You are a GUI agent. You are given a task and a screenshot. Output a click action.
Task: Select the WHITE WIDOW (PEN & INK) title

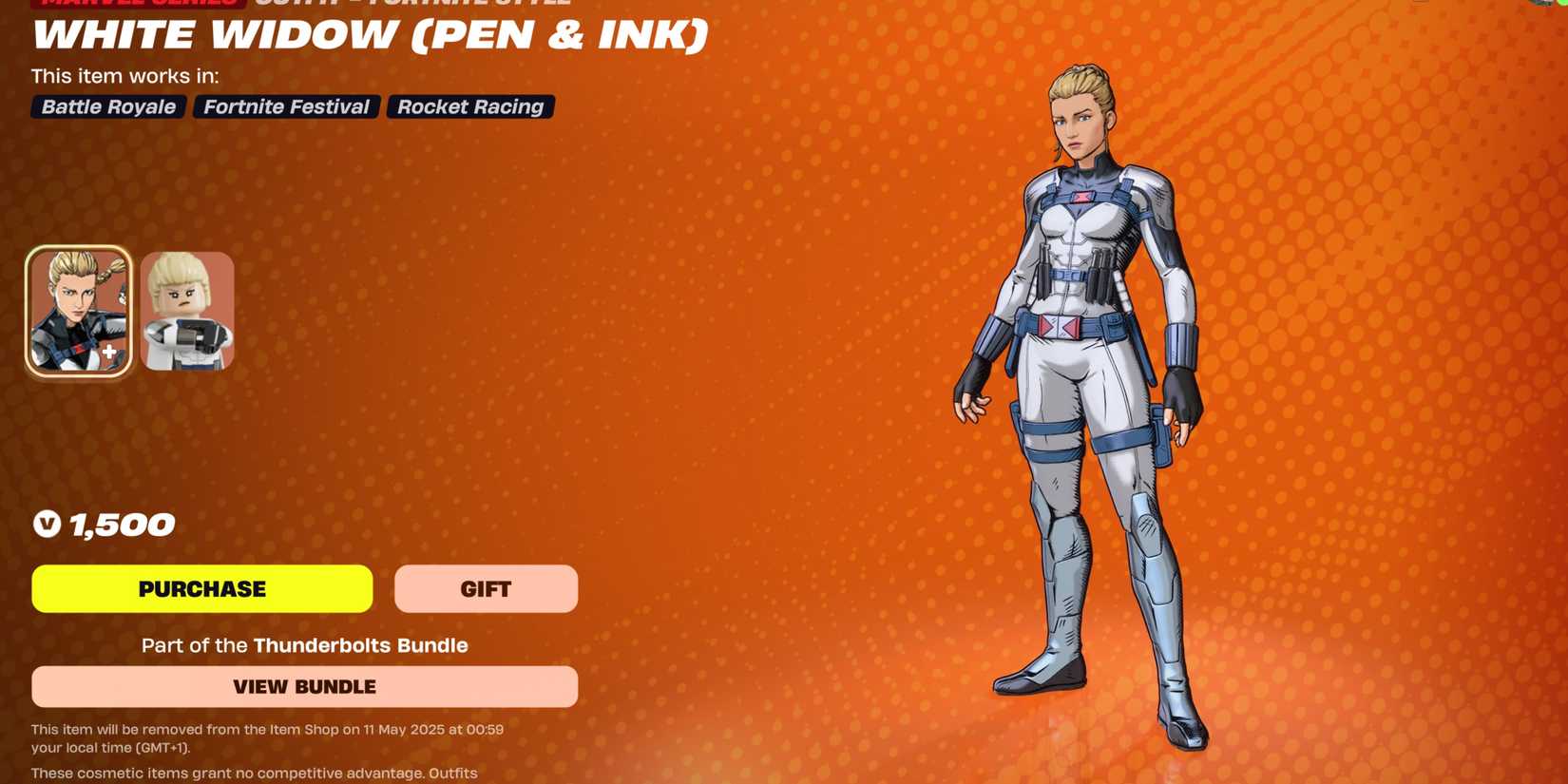pyautogui.click(x=369, y=36)
